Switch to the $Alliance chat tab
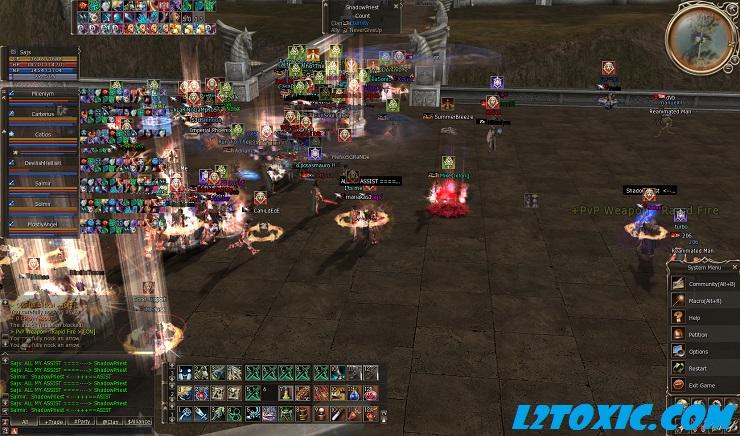Screen dimensions: 740x436 [x=139, y=422]
